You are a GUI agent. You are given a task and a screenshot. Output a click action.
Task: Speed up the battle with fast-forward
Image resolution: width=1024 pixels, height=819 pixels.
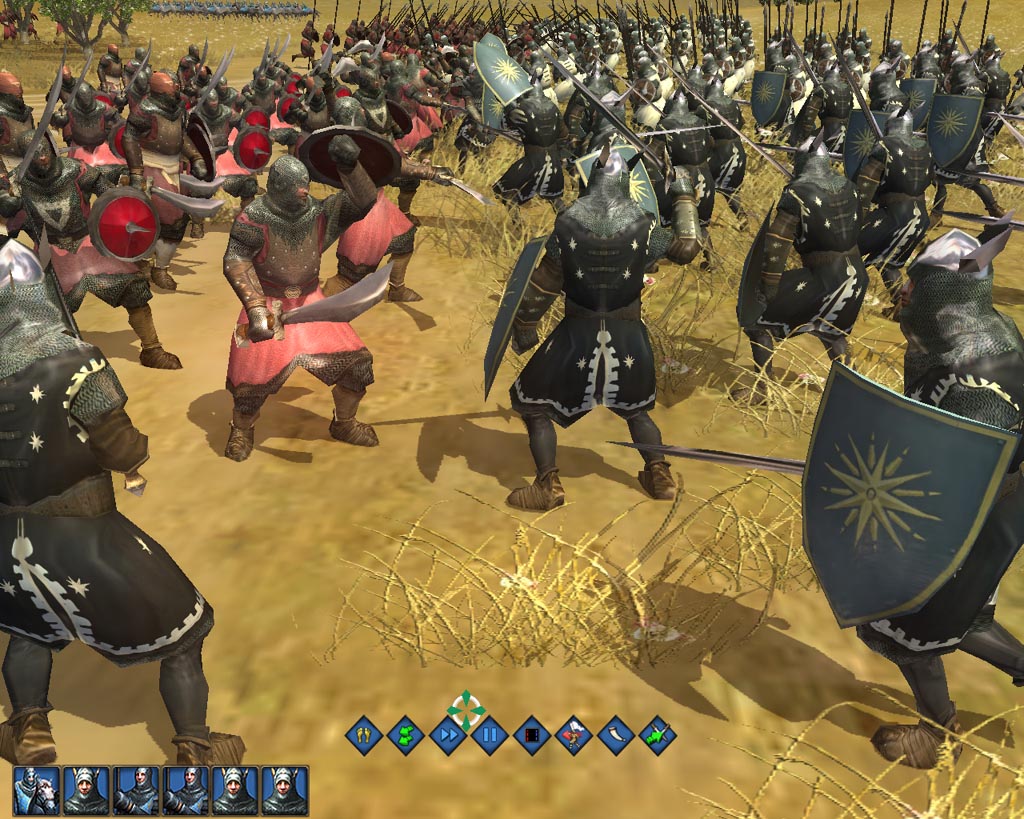click(448, 737)
